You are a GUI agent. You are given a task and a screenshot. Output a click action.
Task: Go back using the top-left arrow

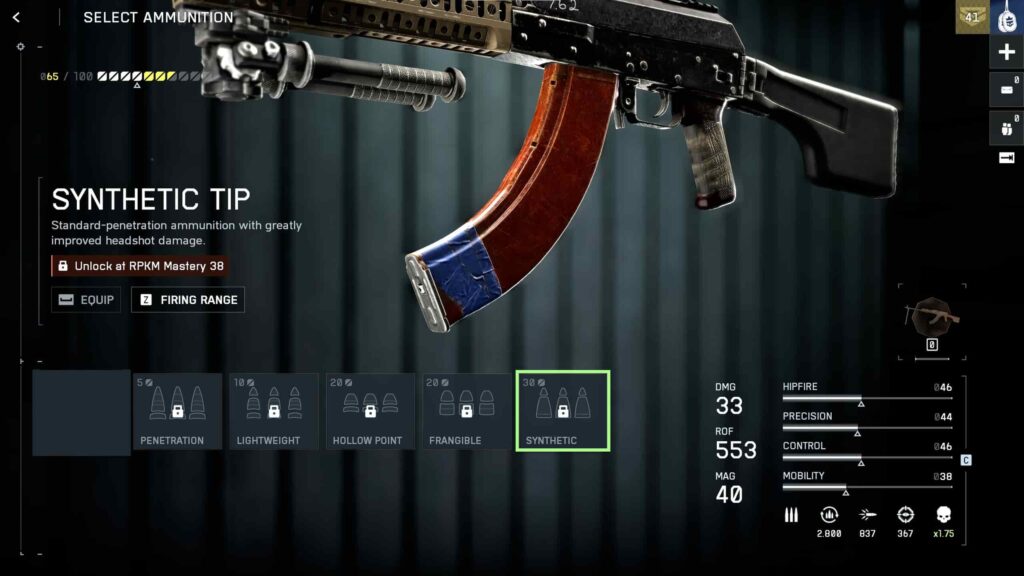[x=16, y=17]
